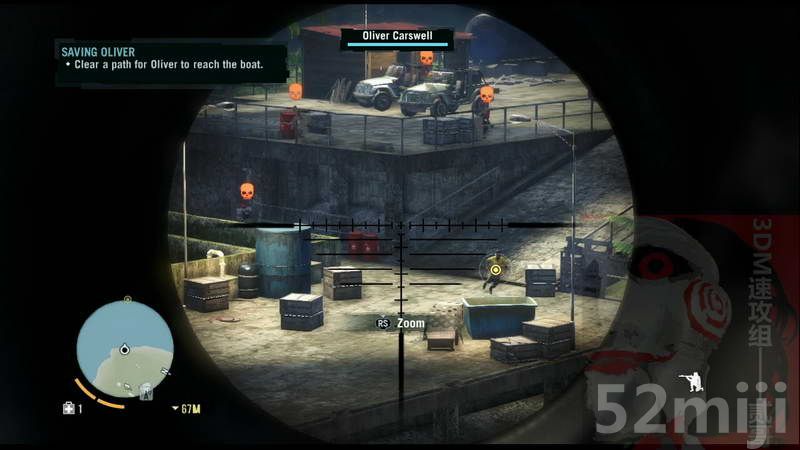This screenshot has height=450, width=800.
Task: Click the crouching soldier stance icon
Action: 690,383
